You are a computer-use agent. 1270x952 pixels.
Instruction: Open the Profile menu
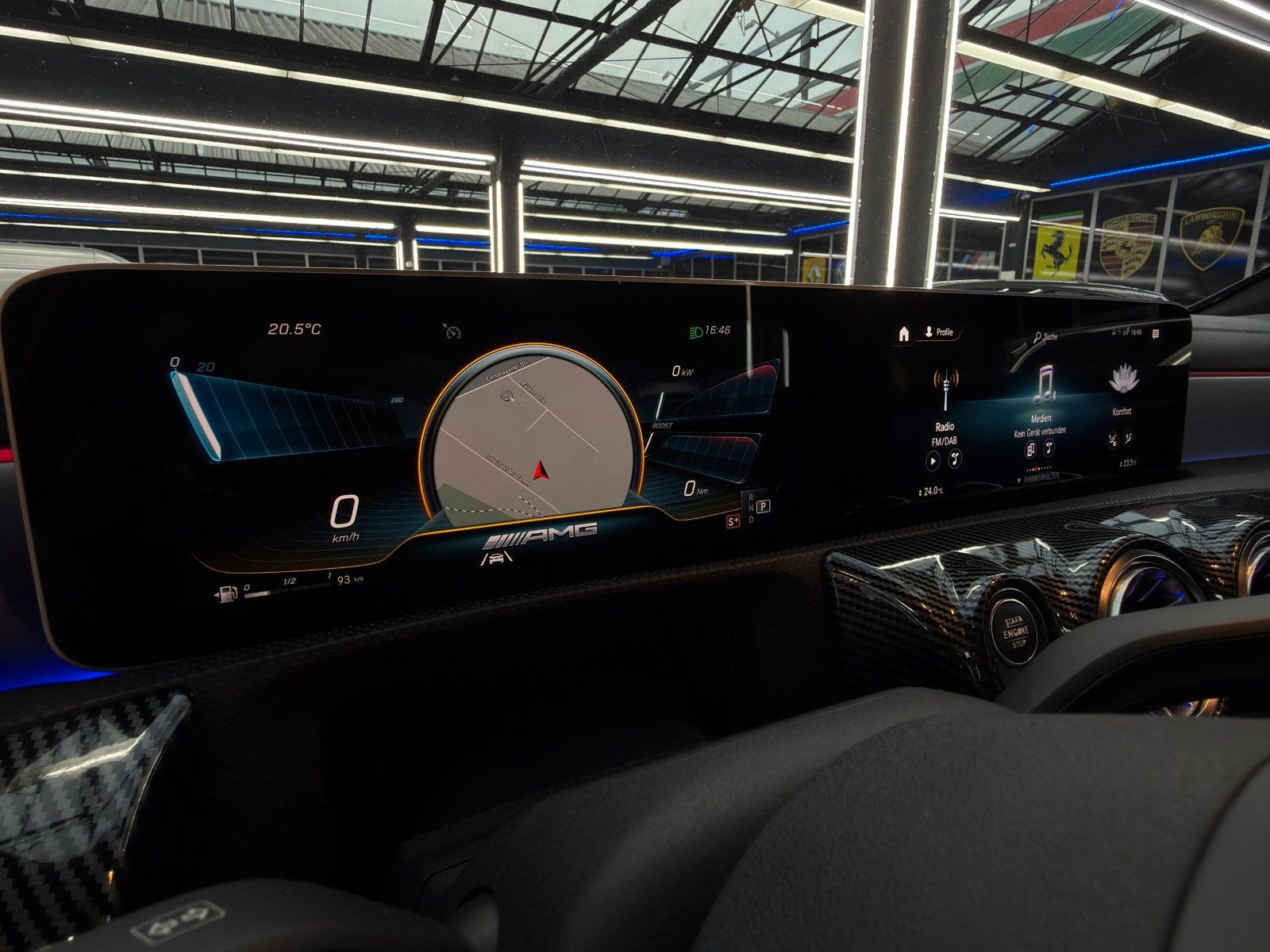[x=939, y=332]
